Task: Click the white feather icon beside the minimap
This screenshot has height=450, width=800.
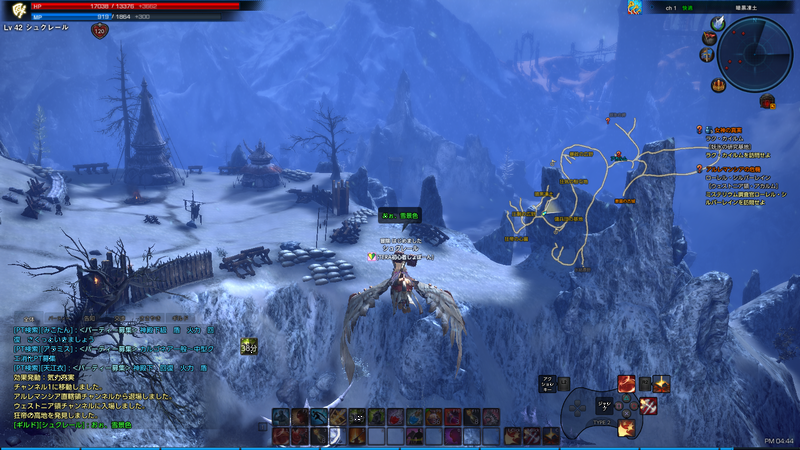Action: [x=717, y=23]
